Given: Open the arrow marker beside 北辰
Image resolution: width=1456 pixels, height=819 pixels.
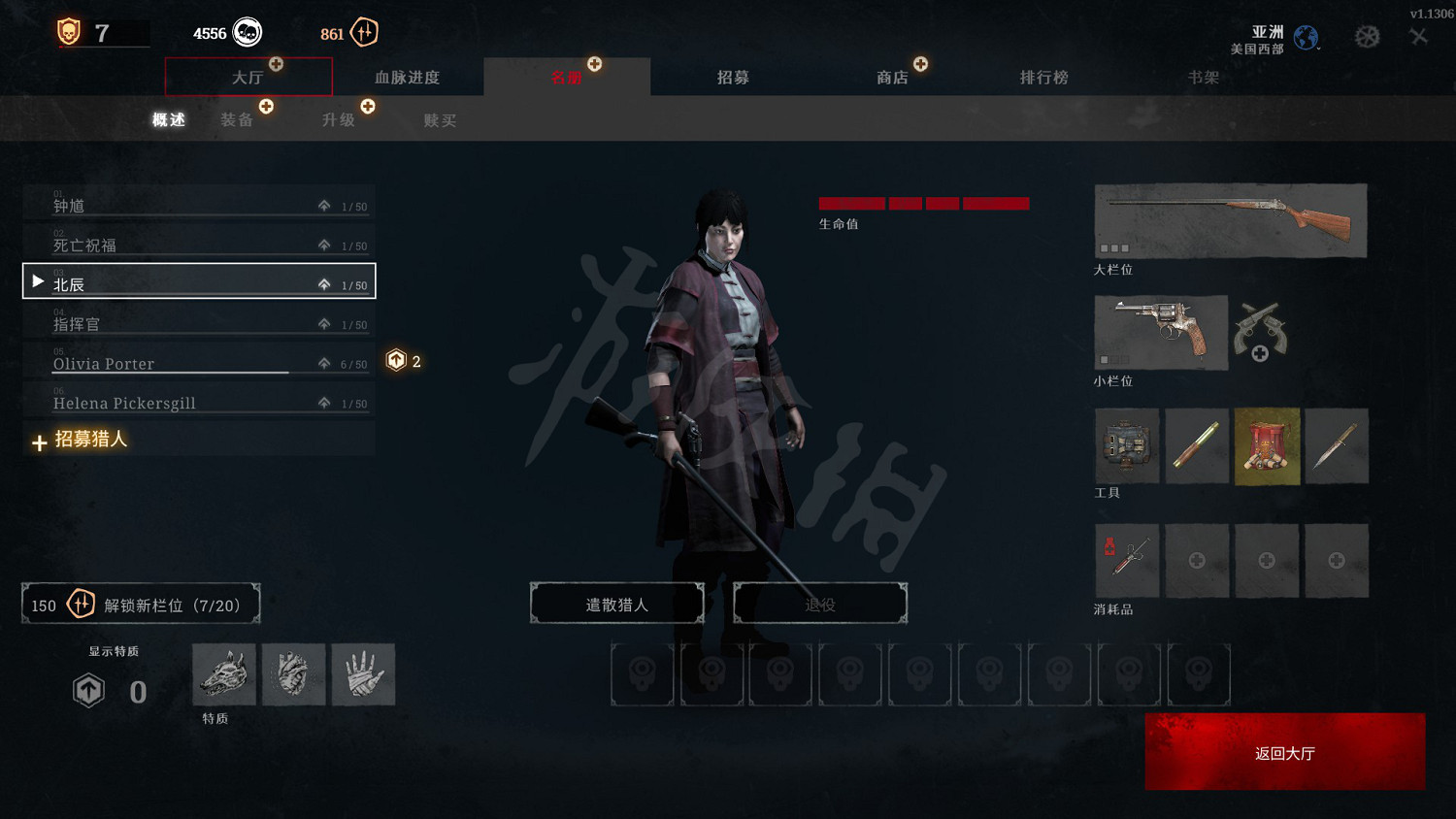Looking at the screenshot, I should 37,280.
